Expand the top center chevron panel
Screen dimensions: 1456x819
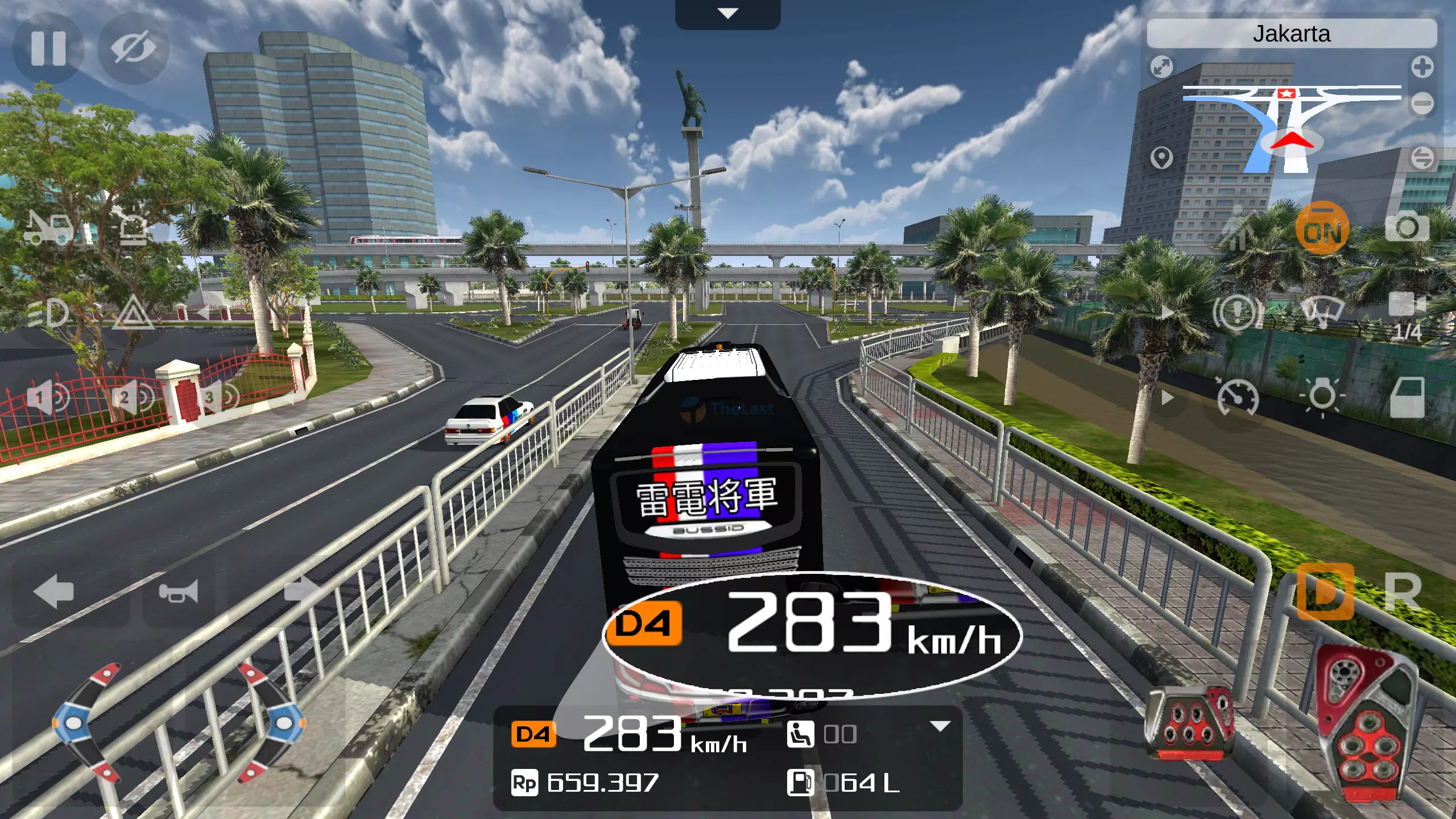tap(728, 13)
